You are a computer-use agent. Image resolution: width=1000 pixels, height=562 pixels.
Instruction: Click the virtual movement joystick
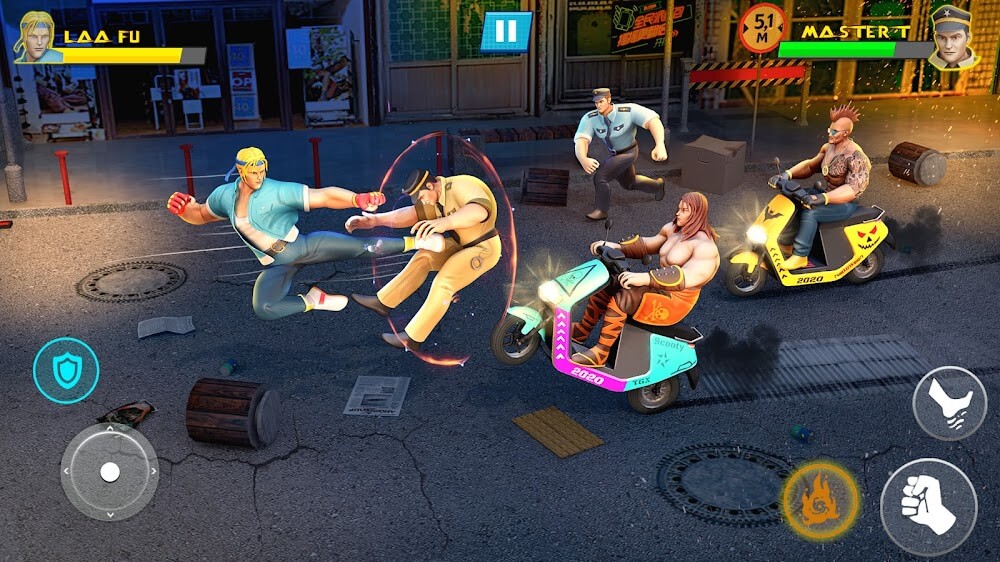pos(109,471)
